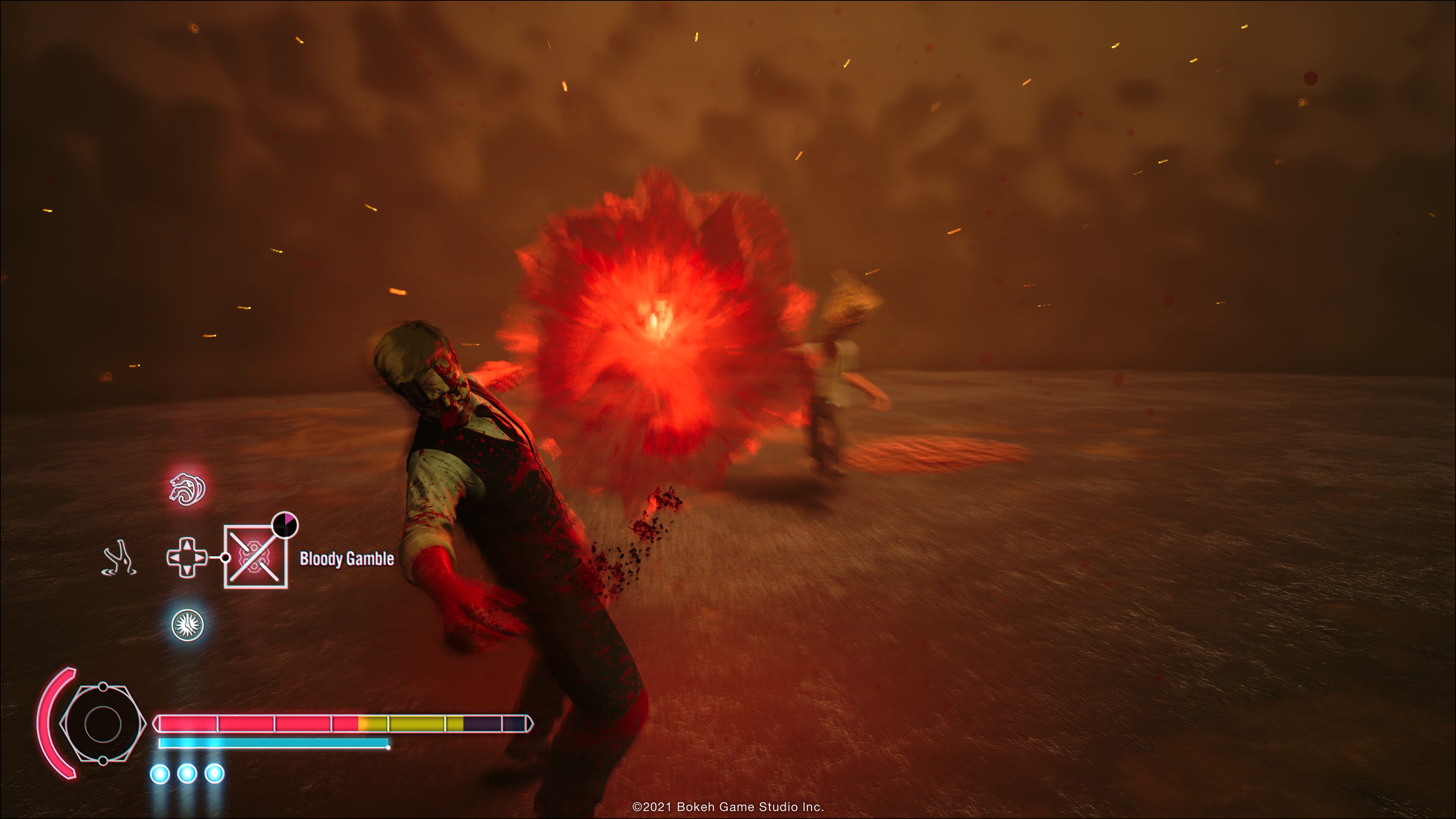Click the hexagonal character emblem
1456x819 pixels.
click(102, 723)
